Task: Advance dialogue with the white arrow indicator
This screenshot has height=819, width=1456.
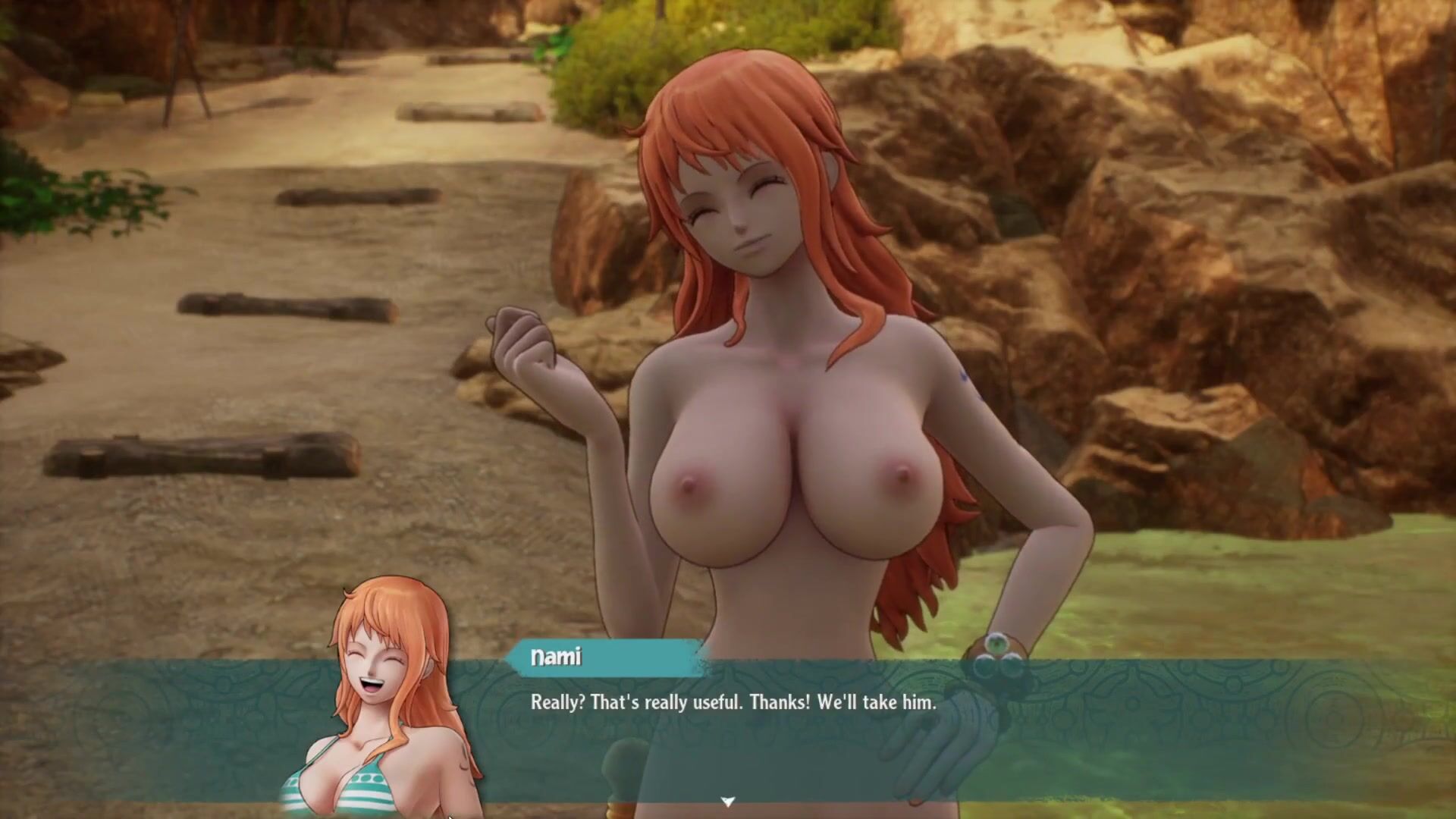Action: [x=727, y=802]
